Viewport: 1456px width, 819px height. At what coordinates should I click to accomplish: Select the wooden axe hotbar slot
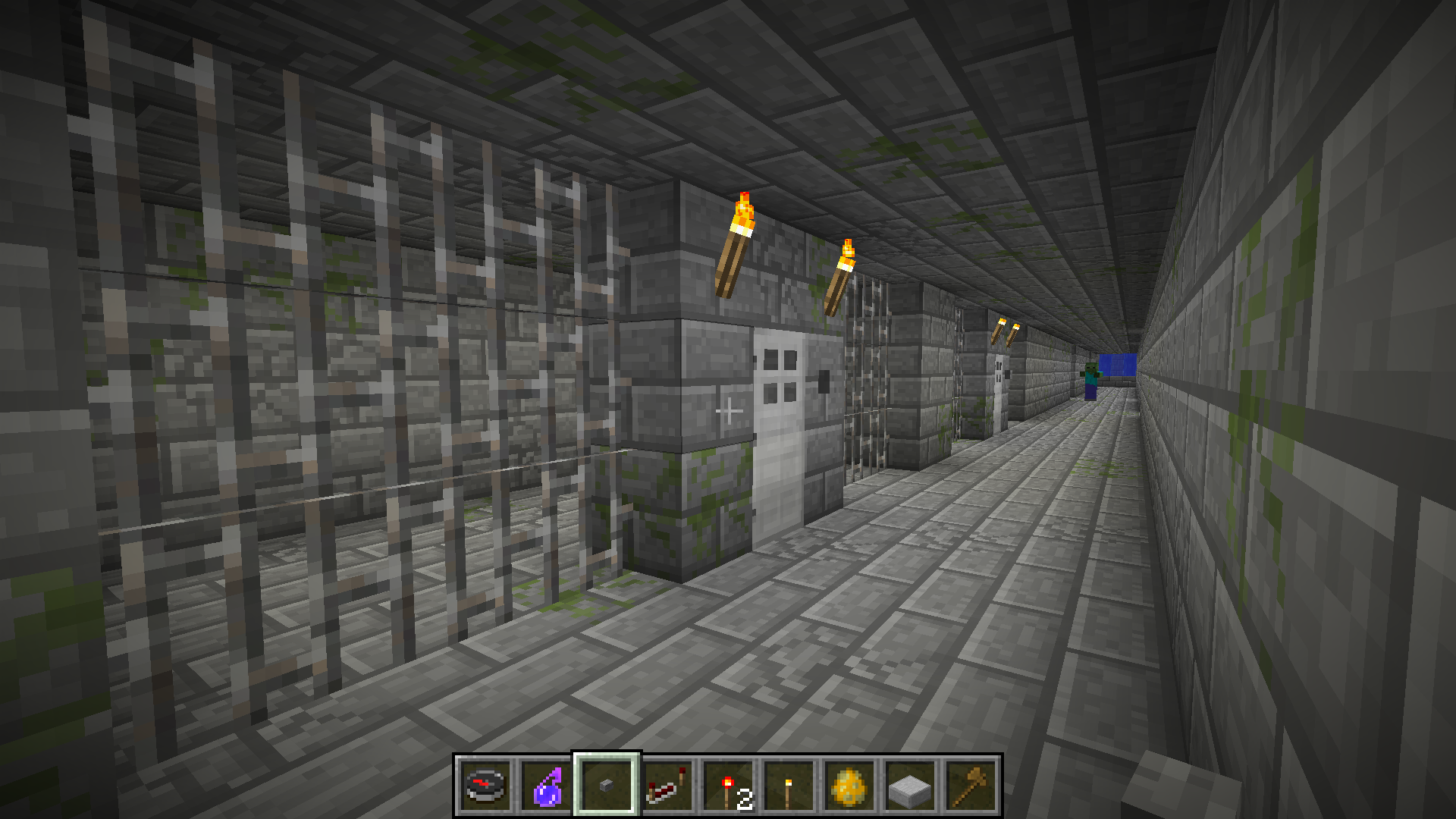click(x=971, y=786)
